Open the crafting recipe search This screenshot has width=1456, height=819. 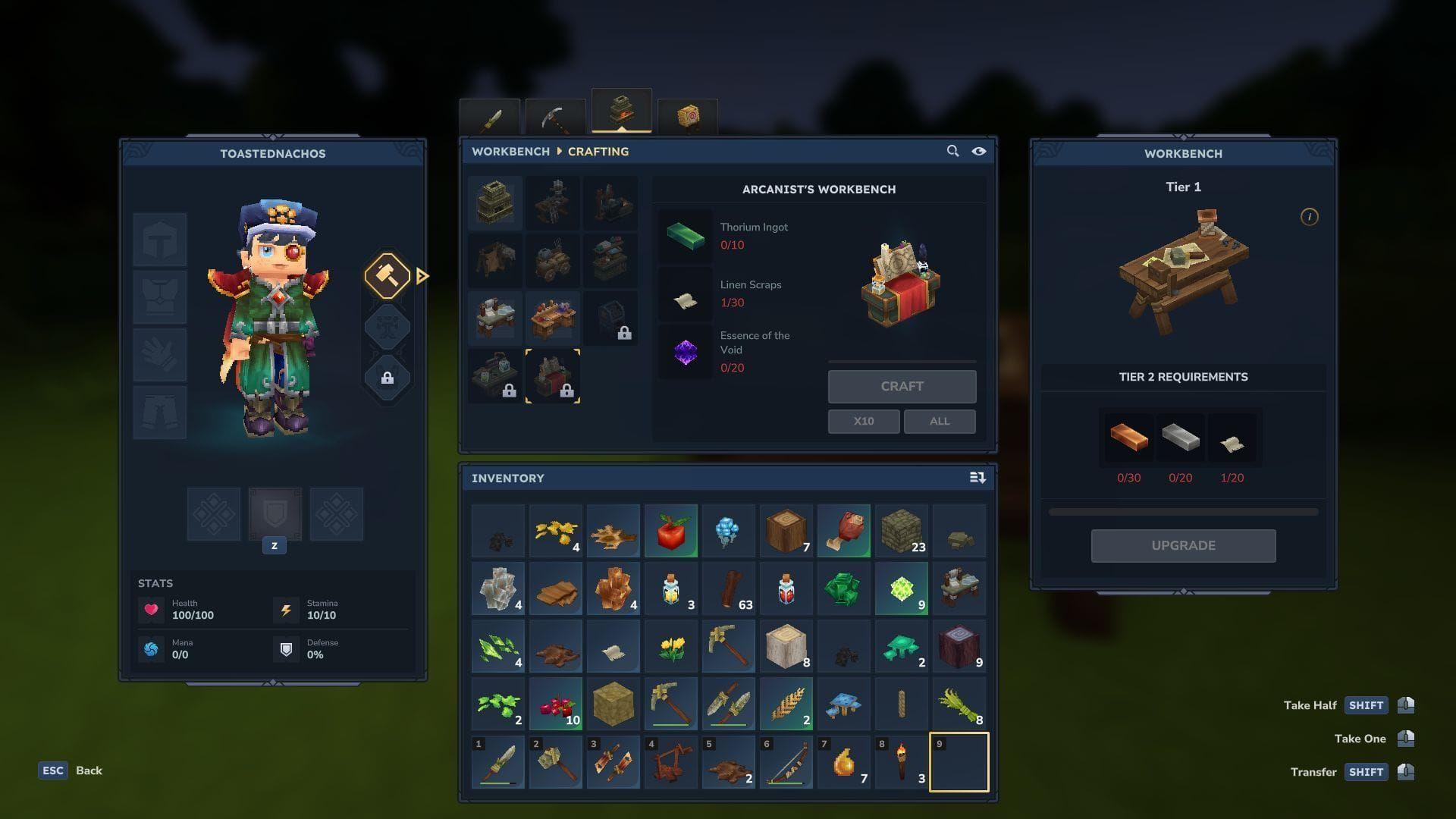(952, 151)
